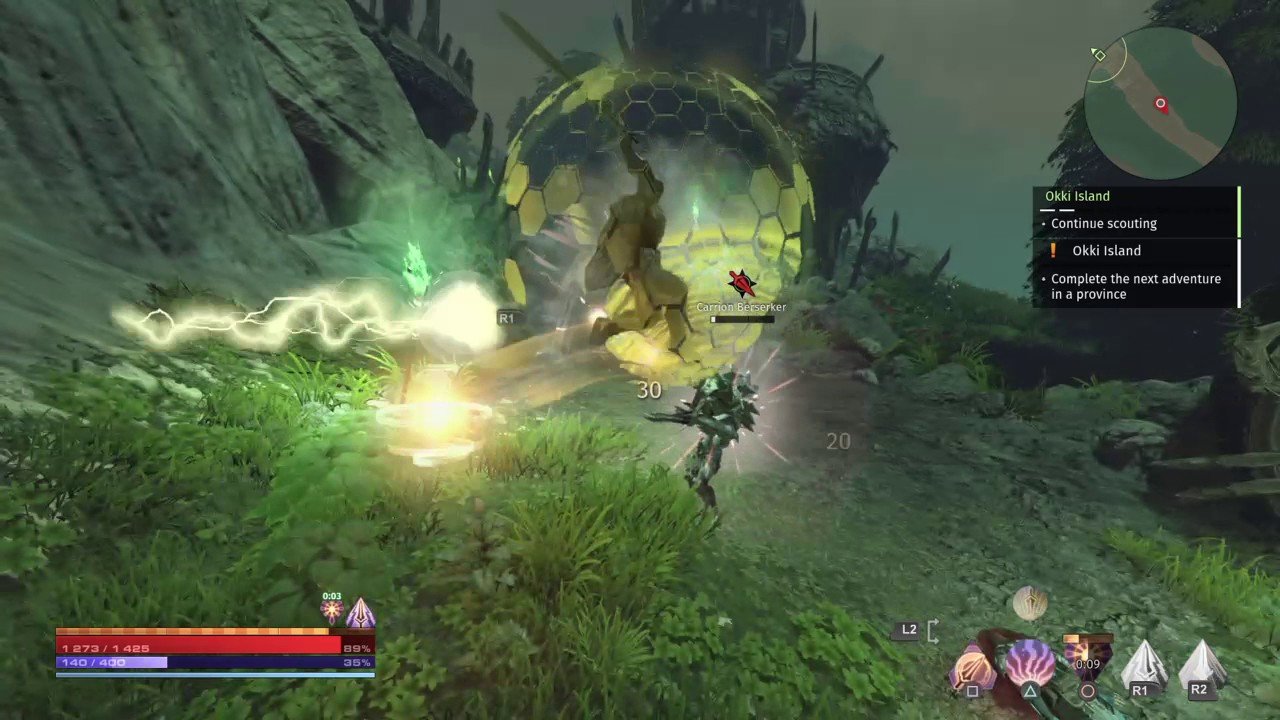Click the diamond objective marker on minimap edge
Viewport: 1280px width, 720px height.
pyautogui.click(x=1098, y=55)
